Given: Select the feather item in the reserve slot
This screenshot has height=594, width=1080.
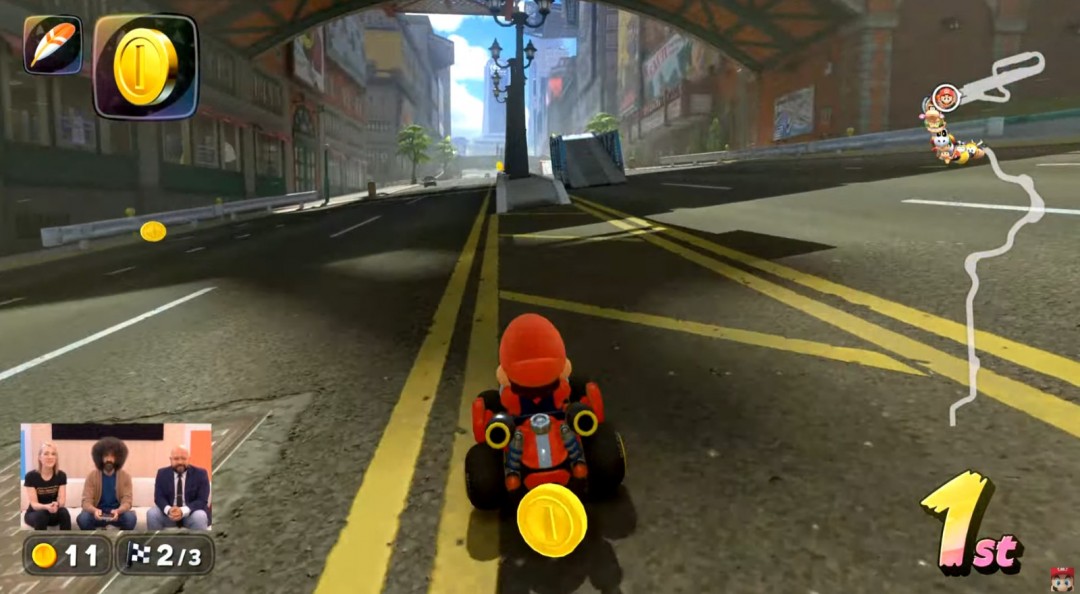Looking at the screenshot, I should [52, 44].
